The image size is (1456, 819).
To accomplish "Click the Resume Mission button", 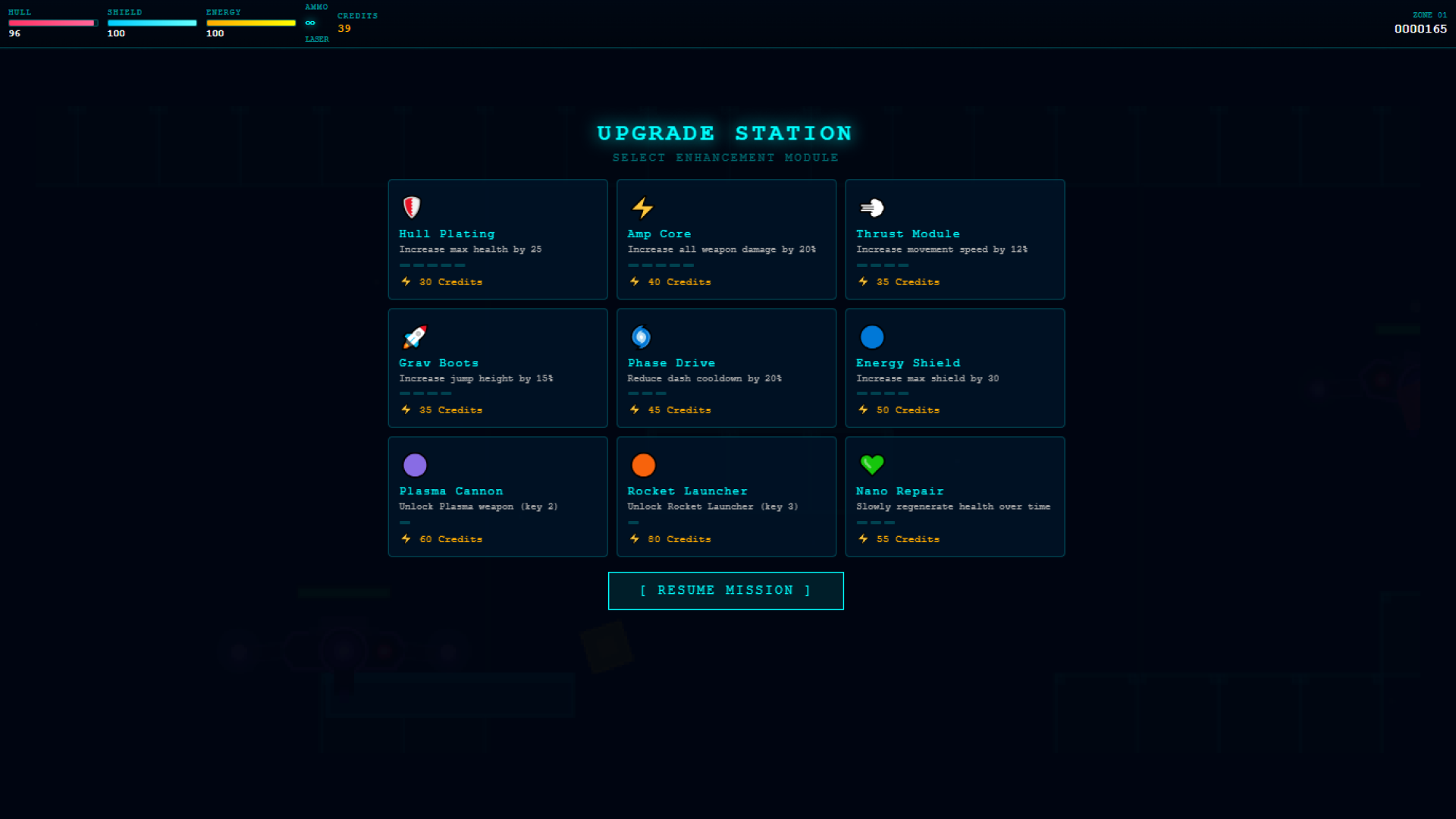I will 726,591.
